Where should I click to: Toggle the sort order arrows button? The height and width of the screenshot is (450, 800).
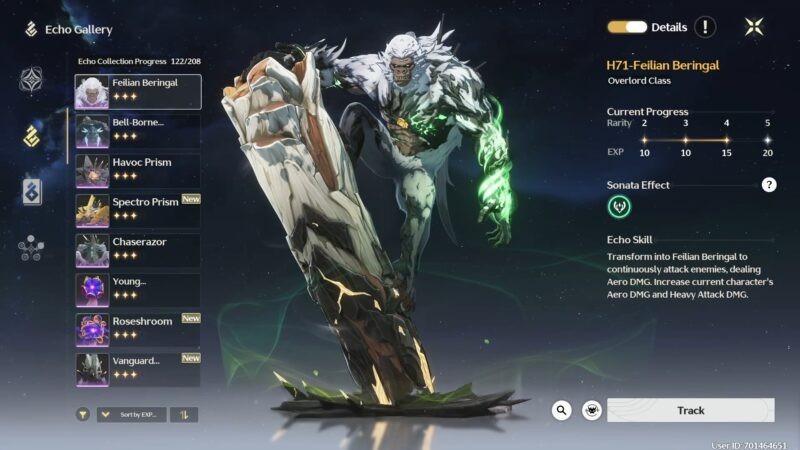pos(184,414)
